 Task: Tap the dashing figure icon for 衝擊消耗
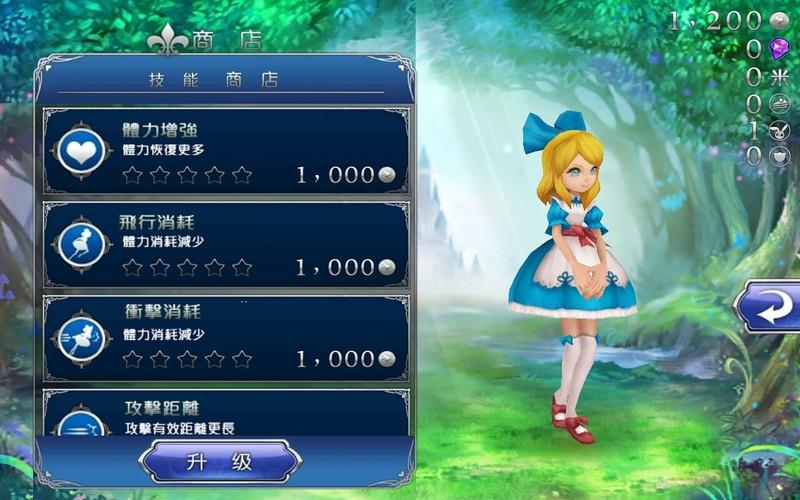point(81,336)
